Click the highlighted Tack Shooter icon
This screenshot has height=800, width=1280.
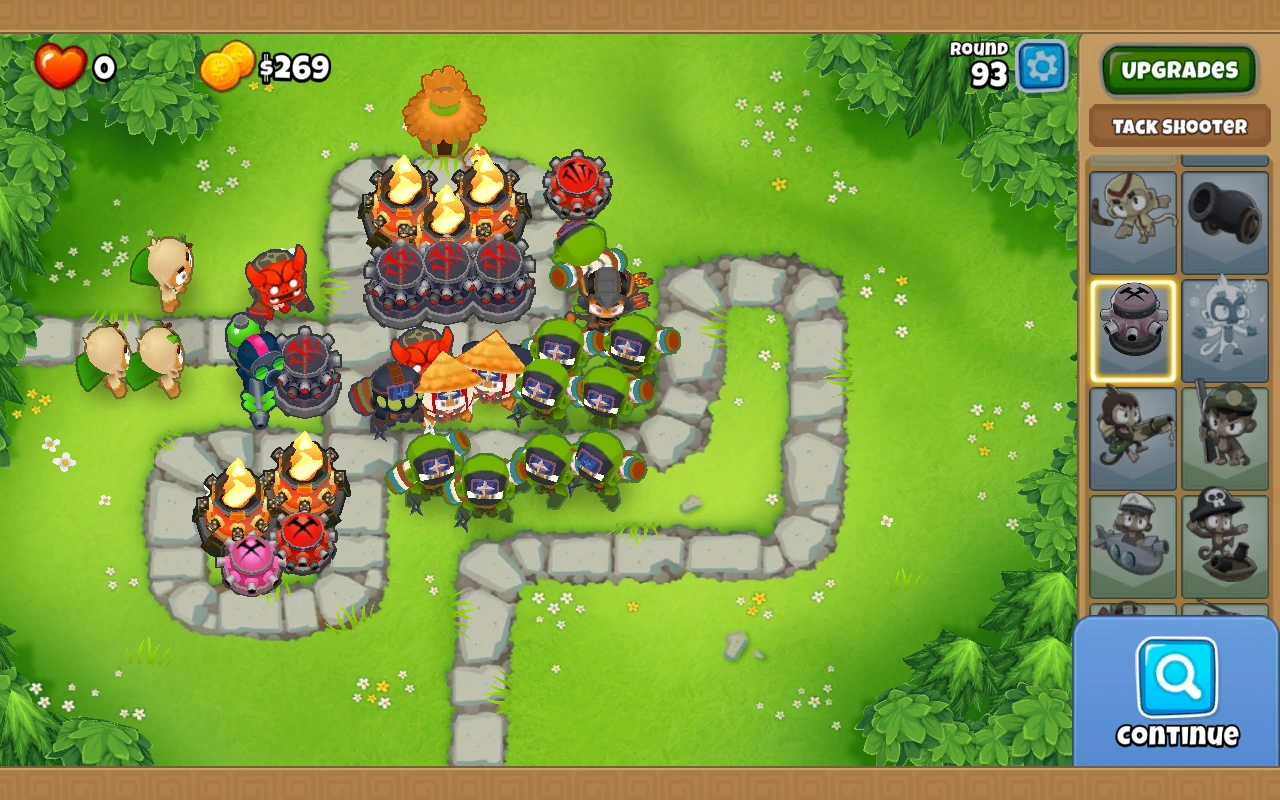click(x=1133, y=330)
